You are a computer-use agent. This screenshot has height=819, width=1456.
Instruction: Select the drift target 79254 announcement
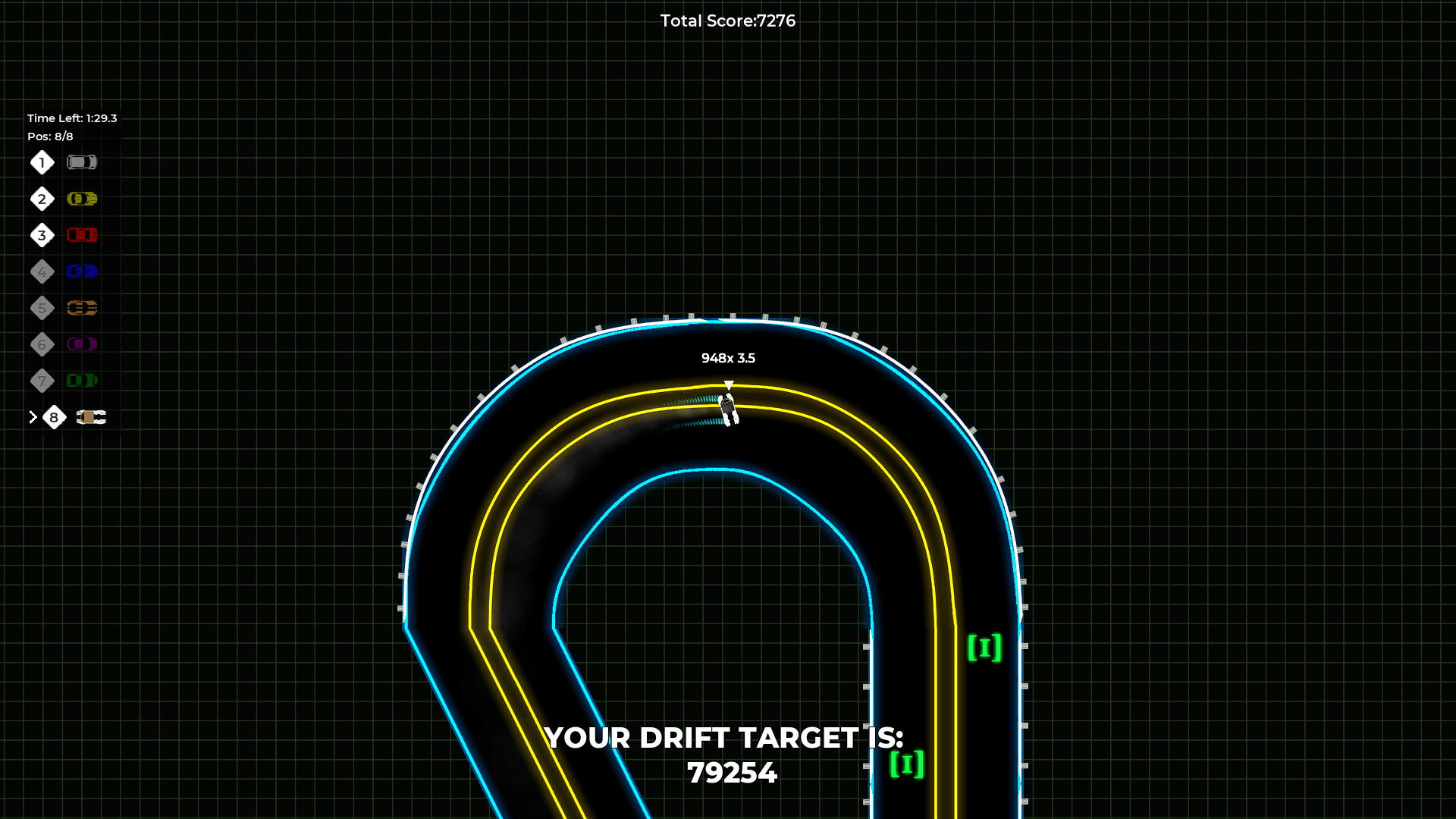click(x=725, y=755)
